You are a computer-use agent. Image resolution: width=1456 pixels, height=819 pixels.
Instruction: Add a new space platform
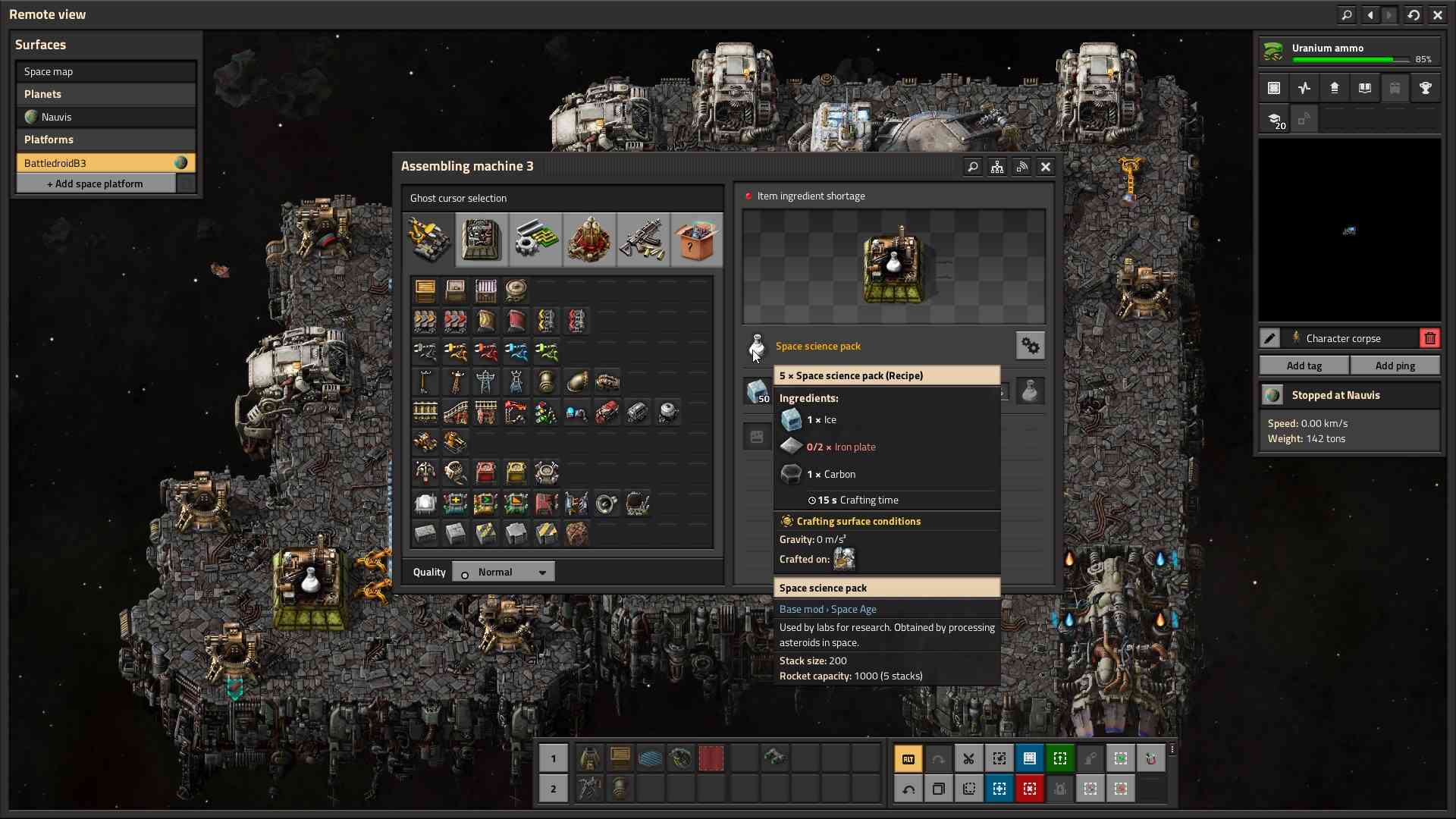coord(96,184)
